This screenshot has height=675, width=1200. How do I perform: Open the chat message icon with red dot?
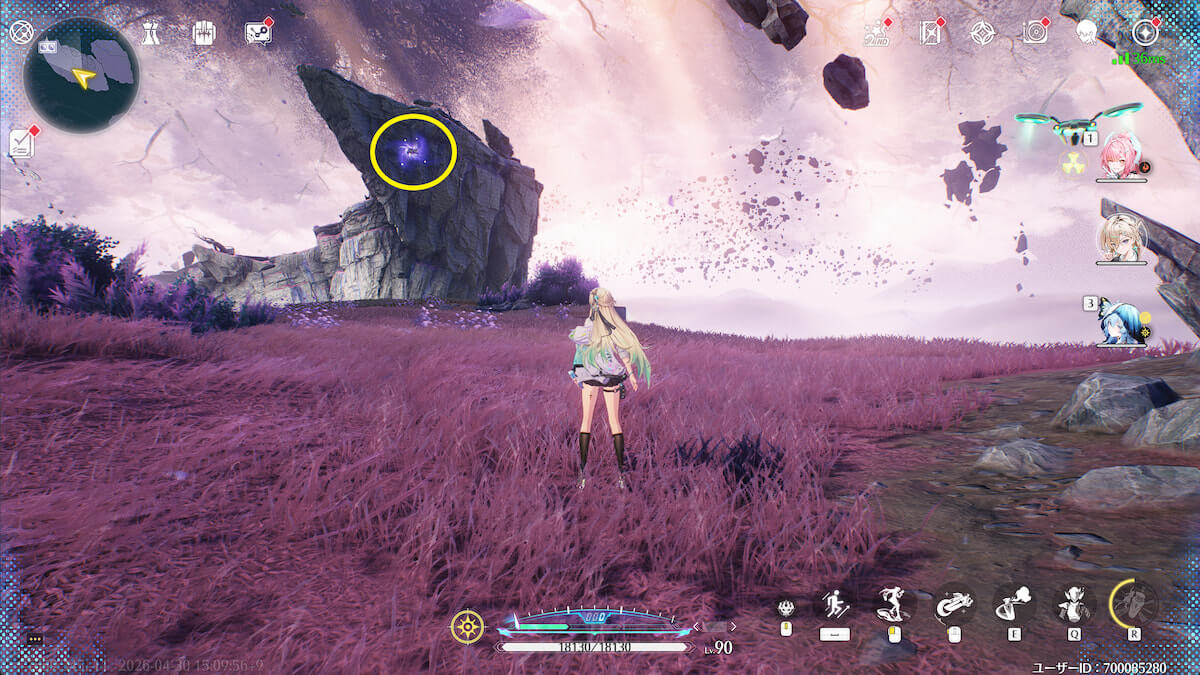click(258, 33)
